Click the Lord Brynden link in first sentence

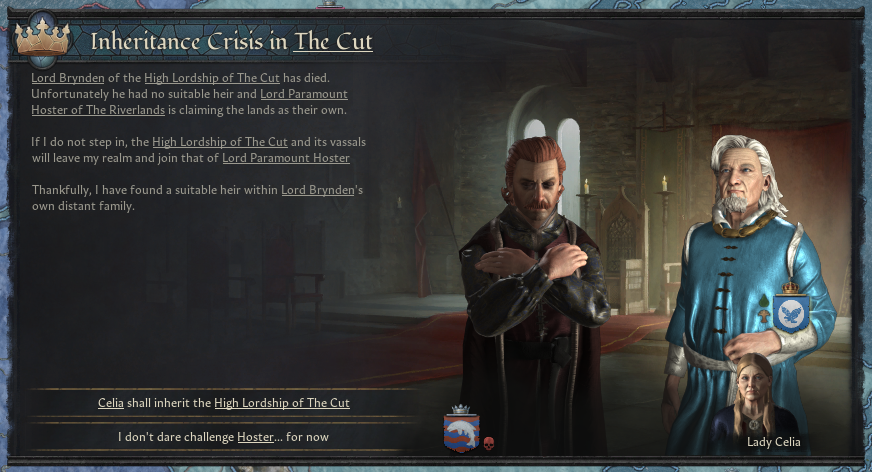pyautogui.click(x=67, y=77)
